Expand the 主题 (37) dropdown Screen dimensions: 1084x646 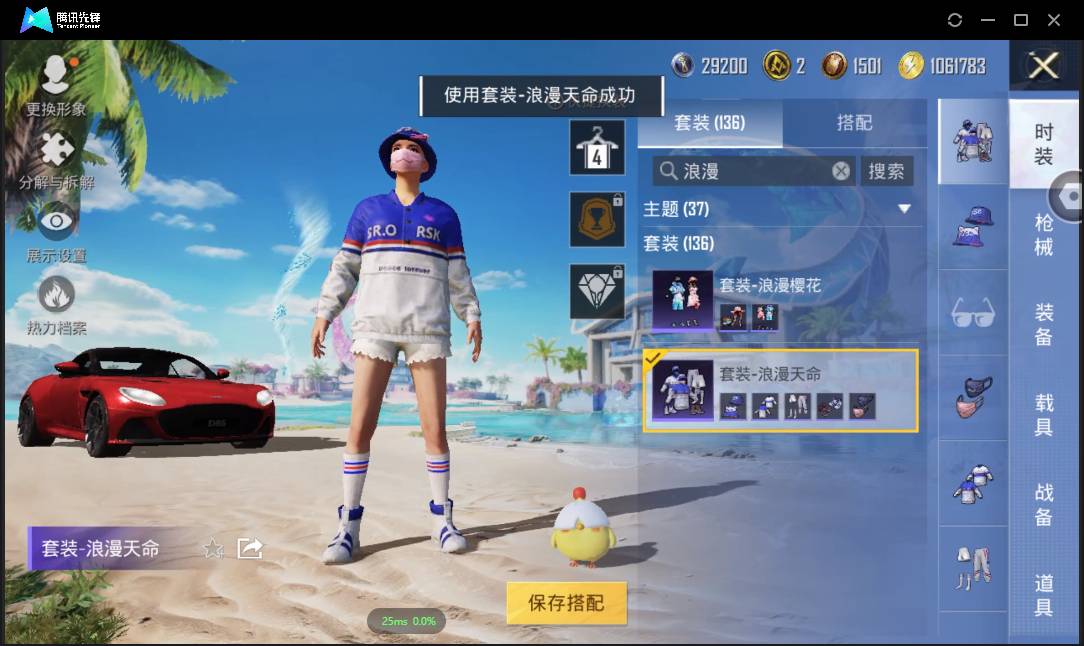[x=904, y=209]
